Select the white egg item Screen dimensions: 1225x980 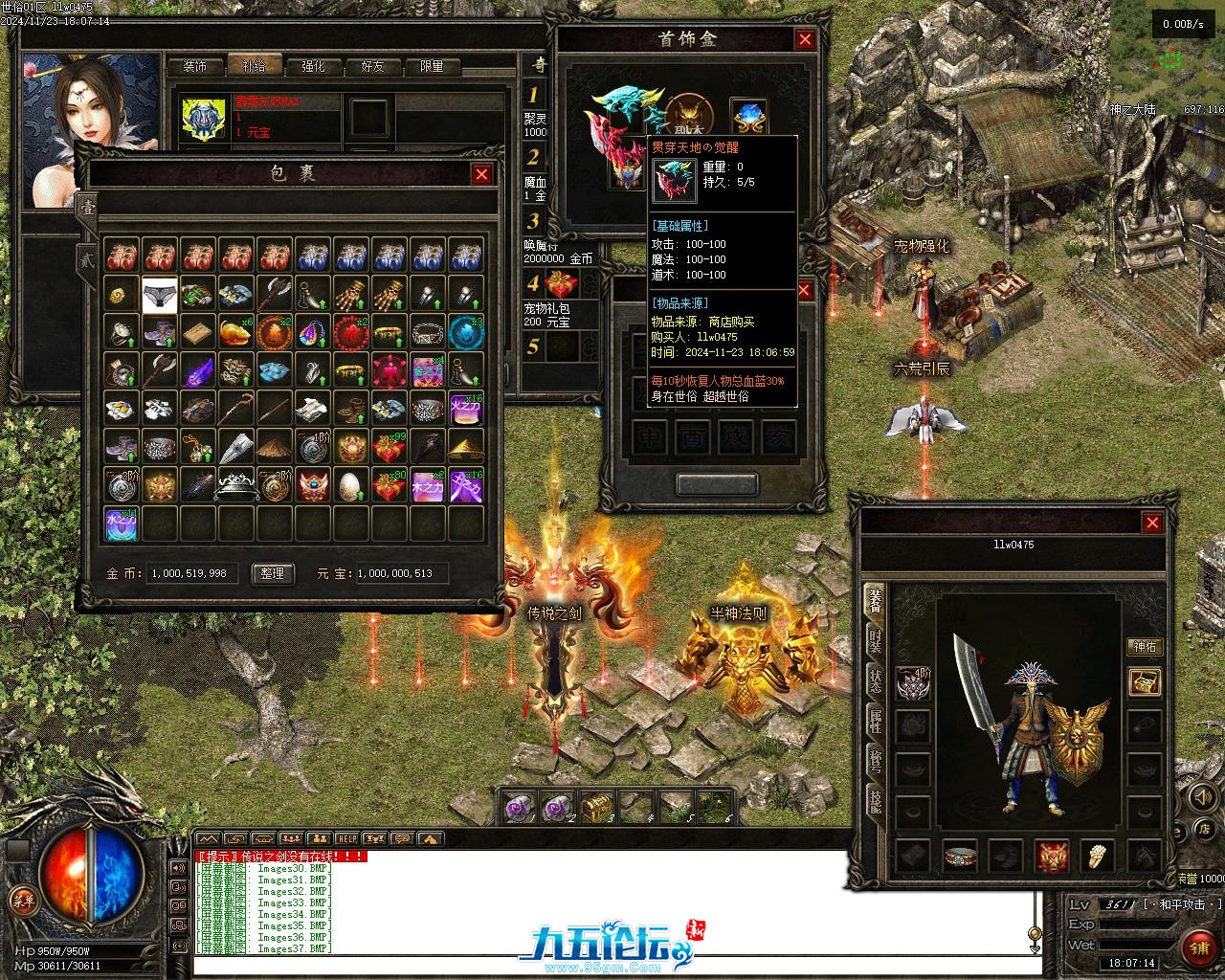351,486
